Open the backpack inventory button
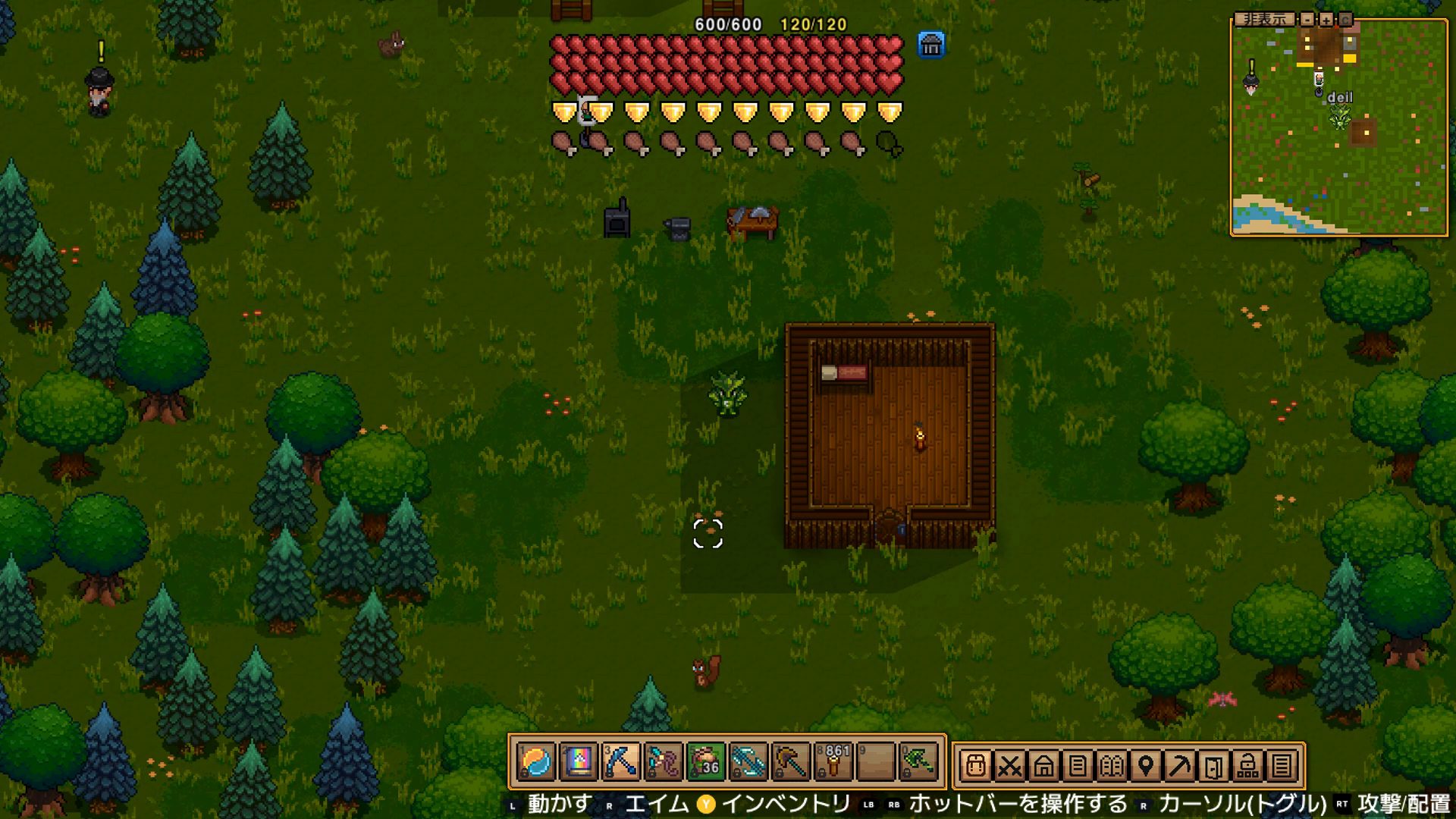 [x=976, y=766]
